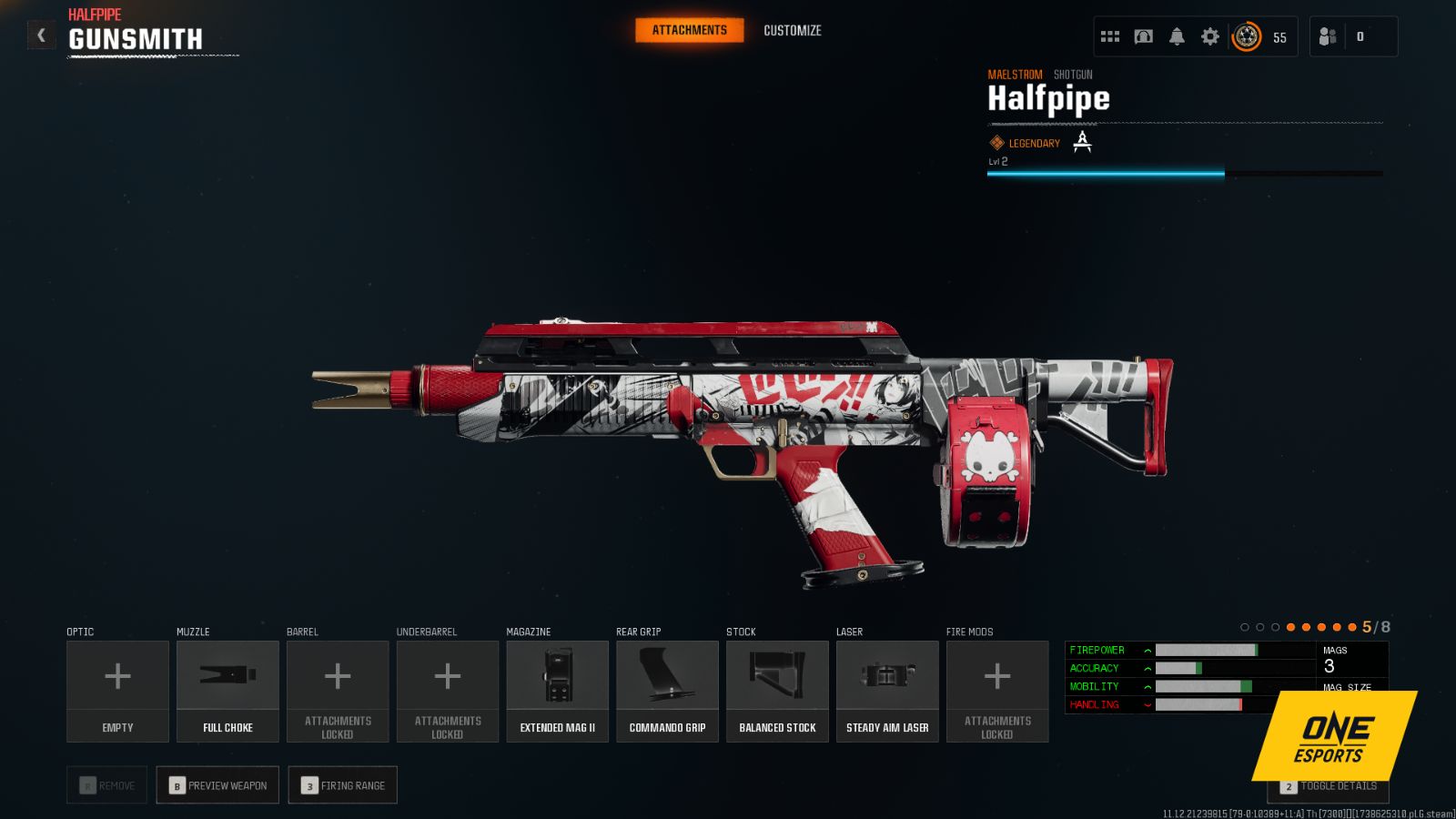1456x819 pixels.
Task: Open the notifications bell
Action: 1177,35
